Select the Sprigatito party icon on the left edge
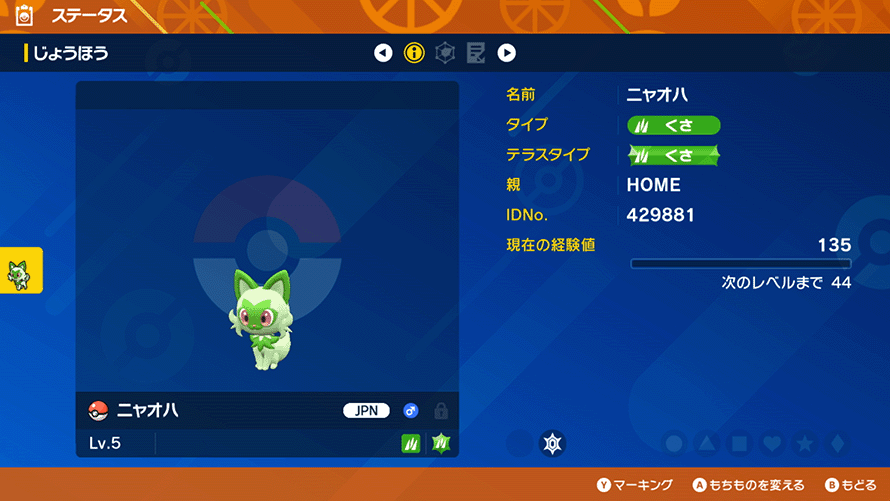 [x=21, y=271]
